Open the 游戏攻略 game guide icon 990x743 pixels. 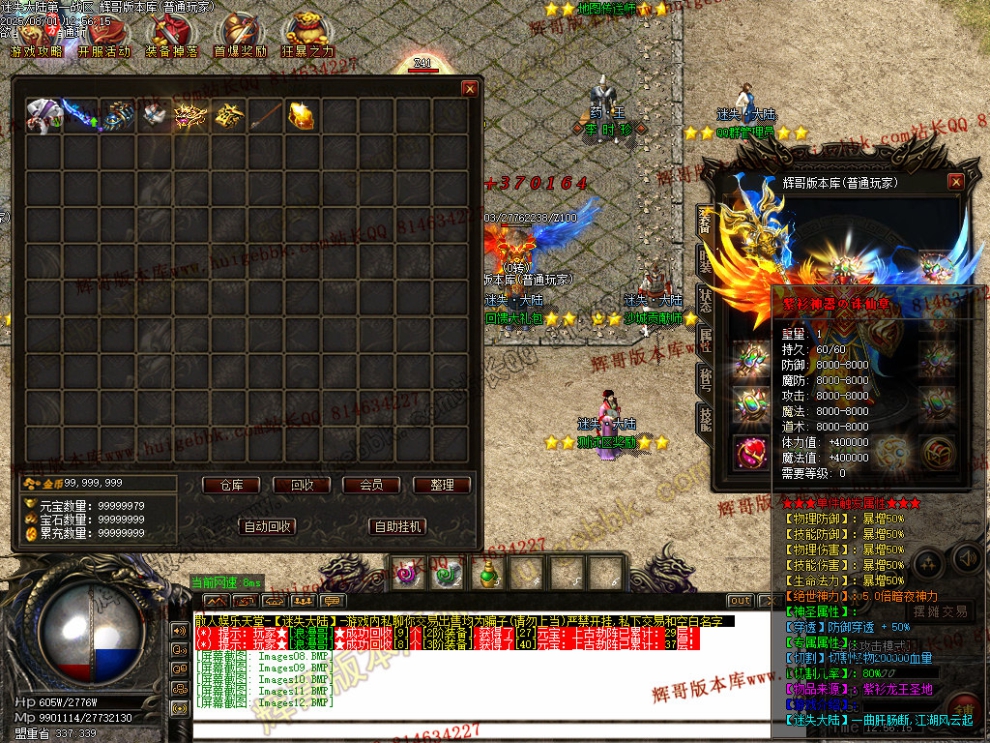tap(36, 36)
